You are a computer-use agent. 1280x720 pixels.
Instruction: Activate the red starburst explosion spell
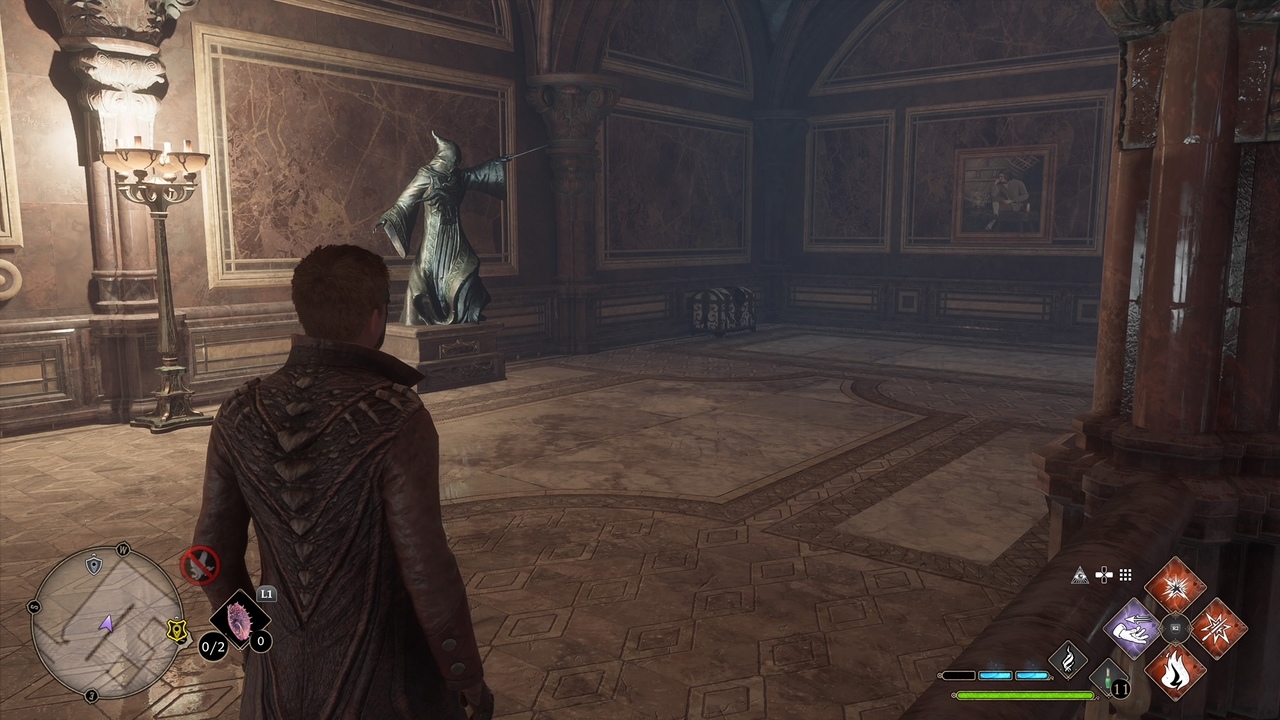click(x=1175, y=586)
